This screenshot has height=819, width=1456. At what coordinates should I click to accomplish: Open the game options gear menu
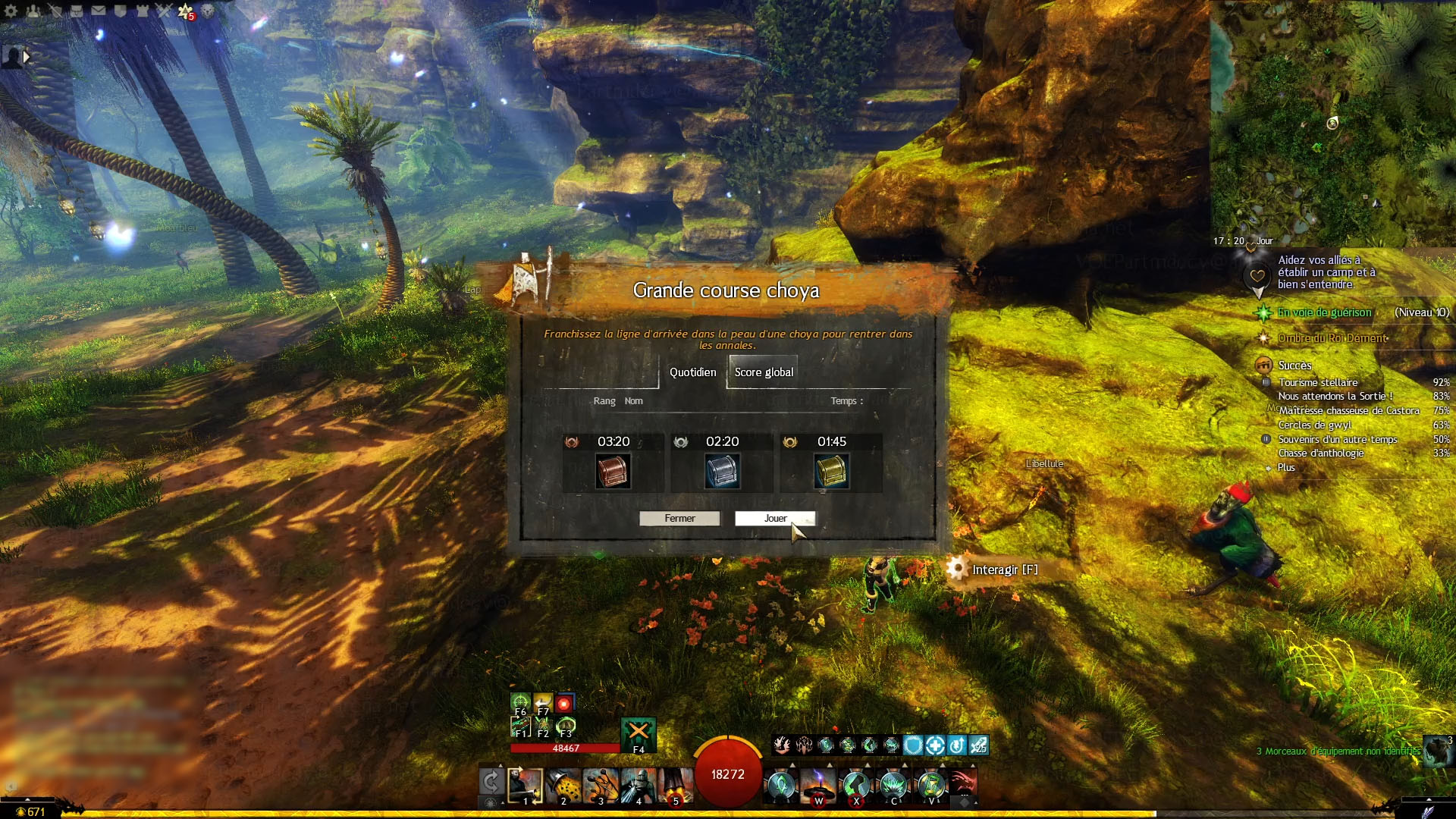[11, 11]
